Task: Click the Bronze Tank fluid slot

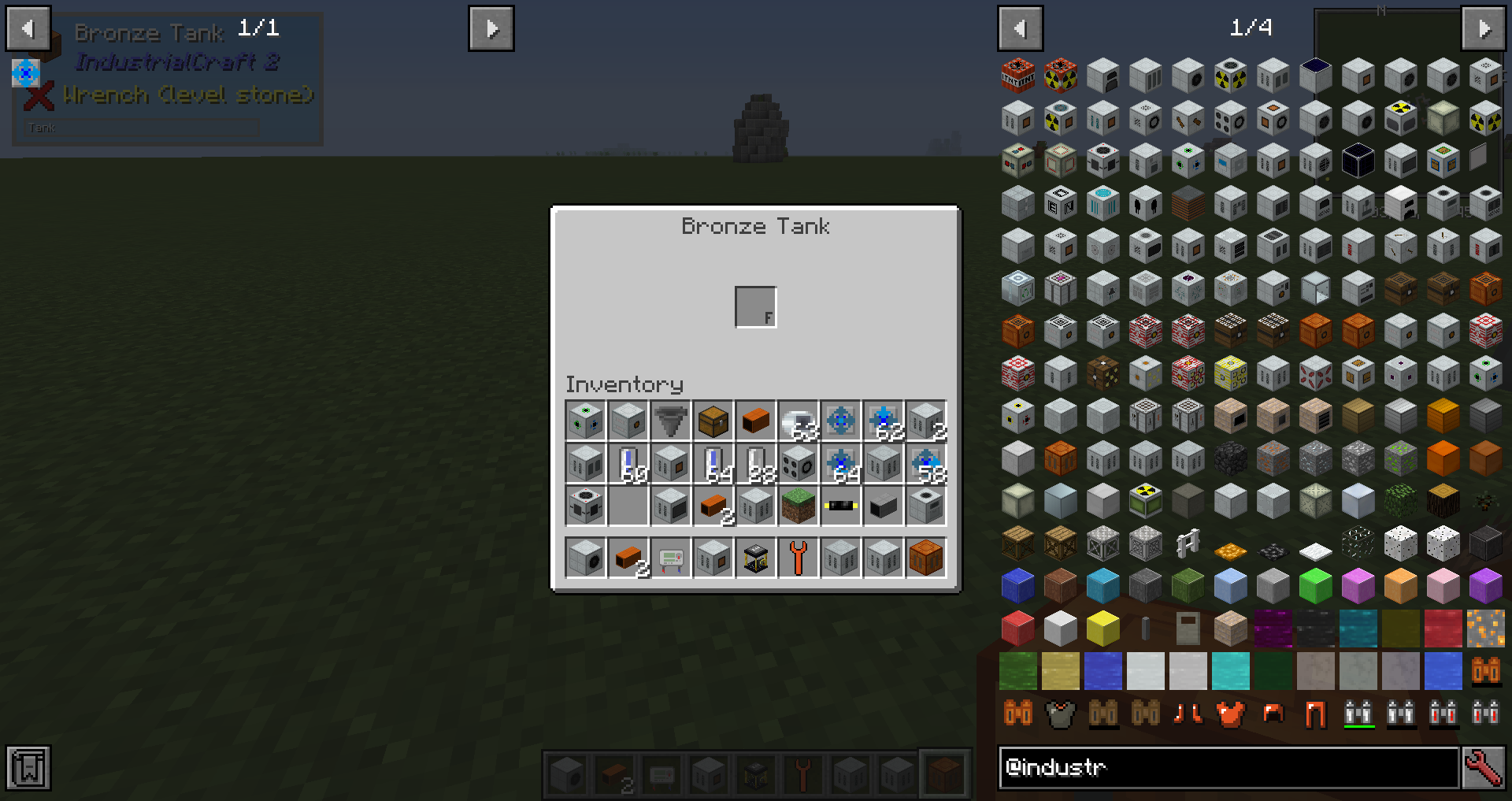Action: [755, 306]
